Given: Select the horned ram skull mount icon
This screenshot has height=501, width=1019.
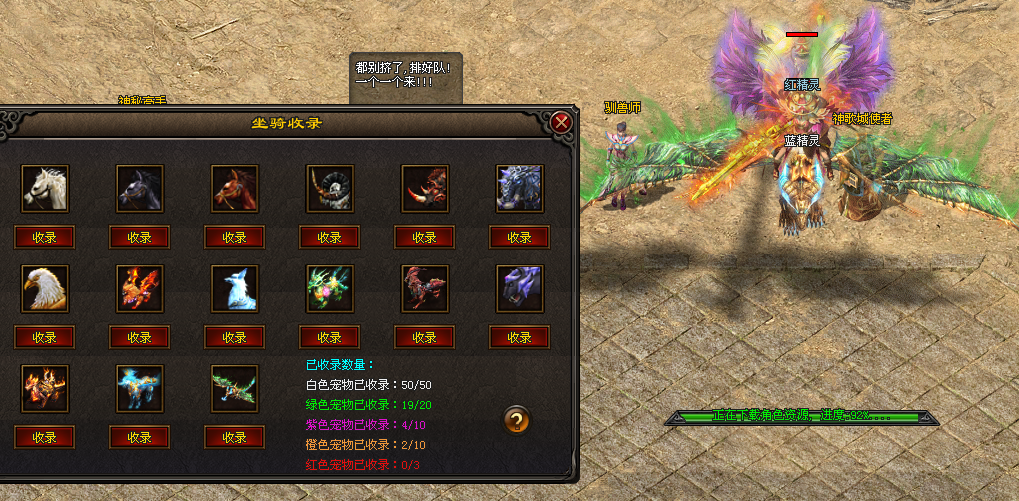Looking at the screenshot, I should pos(330,189).
